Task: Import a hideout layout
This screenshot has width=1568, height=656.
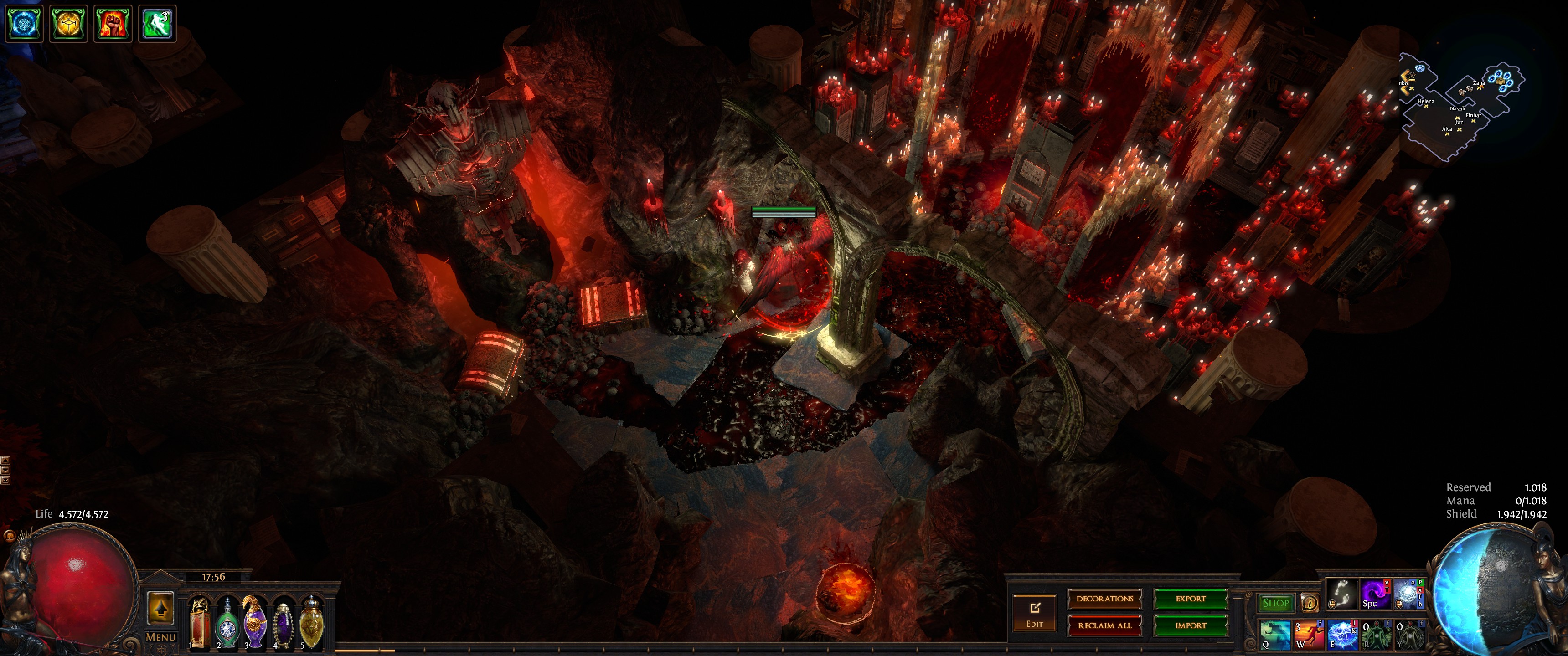Action: (1191, 625)
